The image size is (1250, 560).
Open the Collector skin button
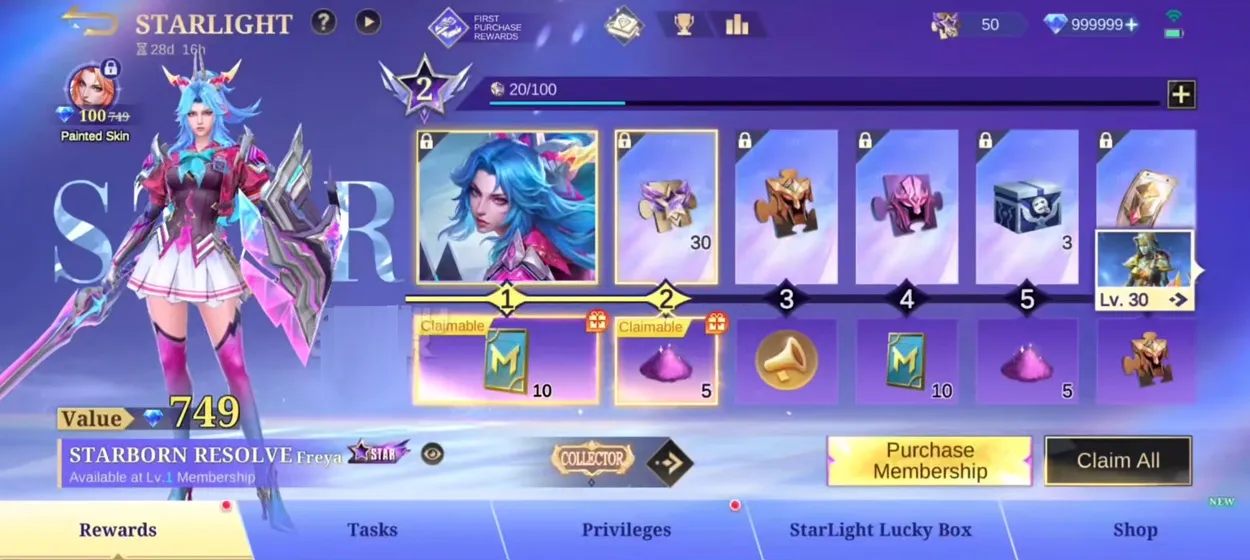tap(593, 459)
